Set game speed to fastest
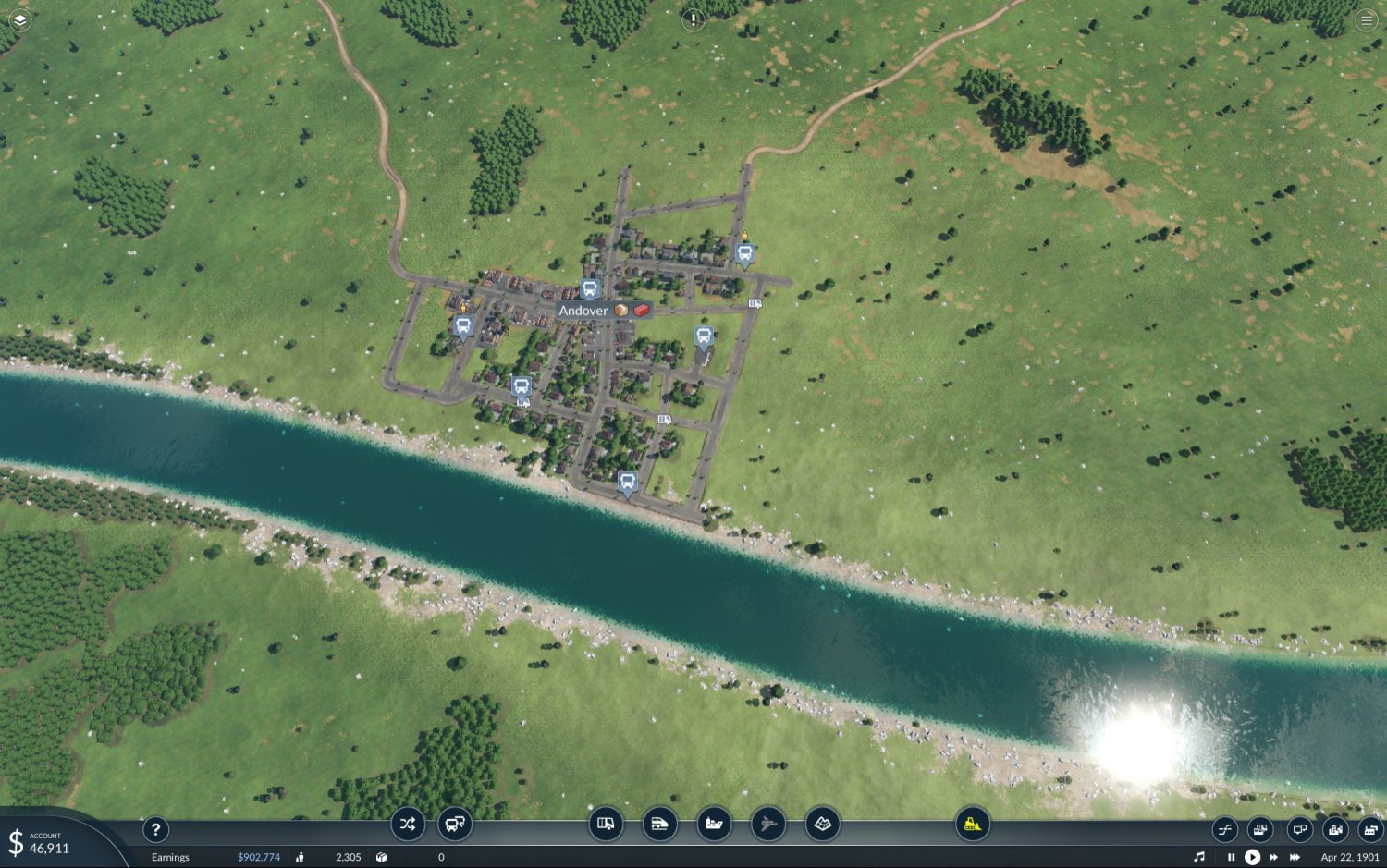The image size is (1387, 868). click(1295, 857)
